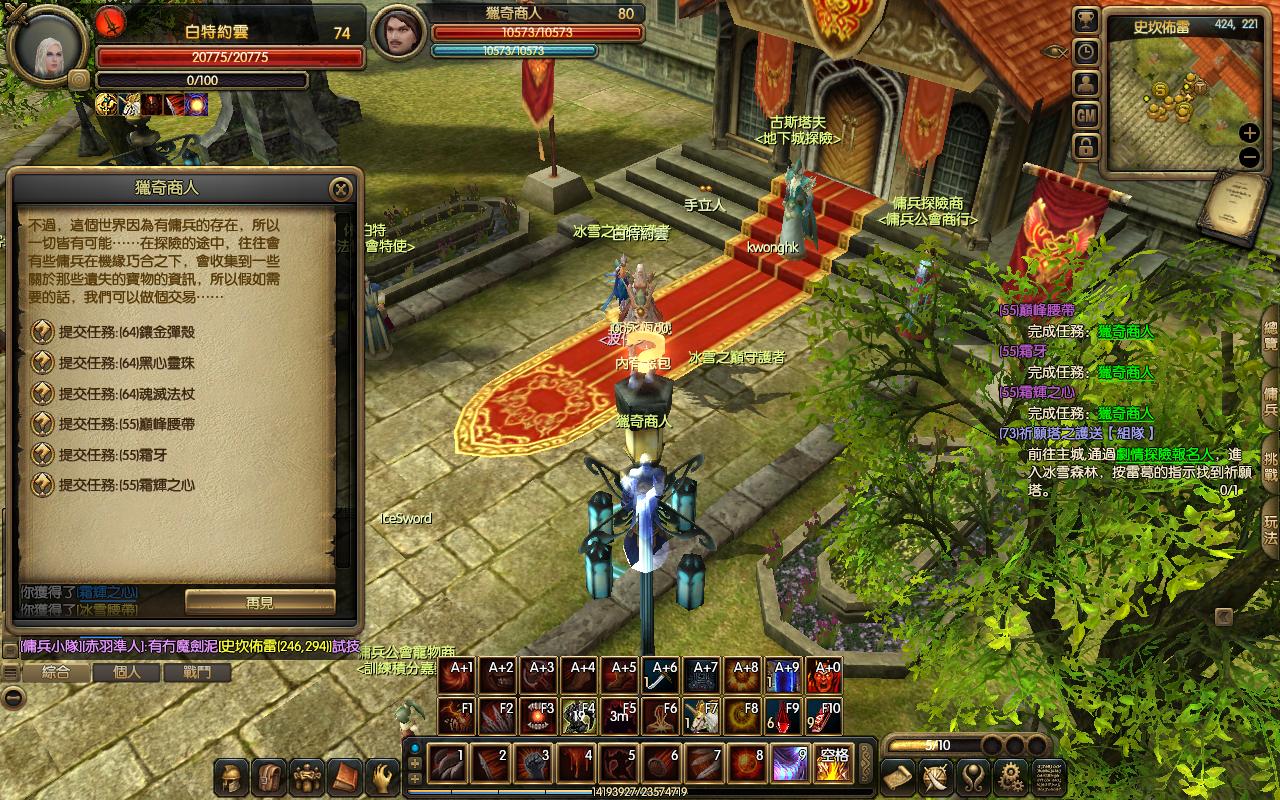Open the gear settings icon

click(1011, 776)
